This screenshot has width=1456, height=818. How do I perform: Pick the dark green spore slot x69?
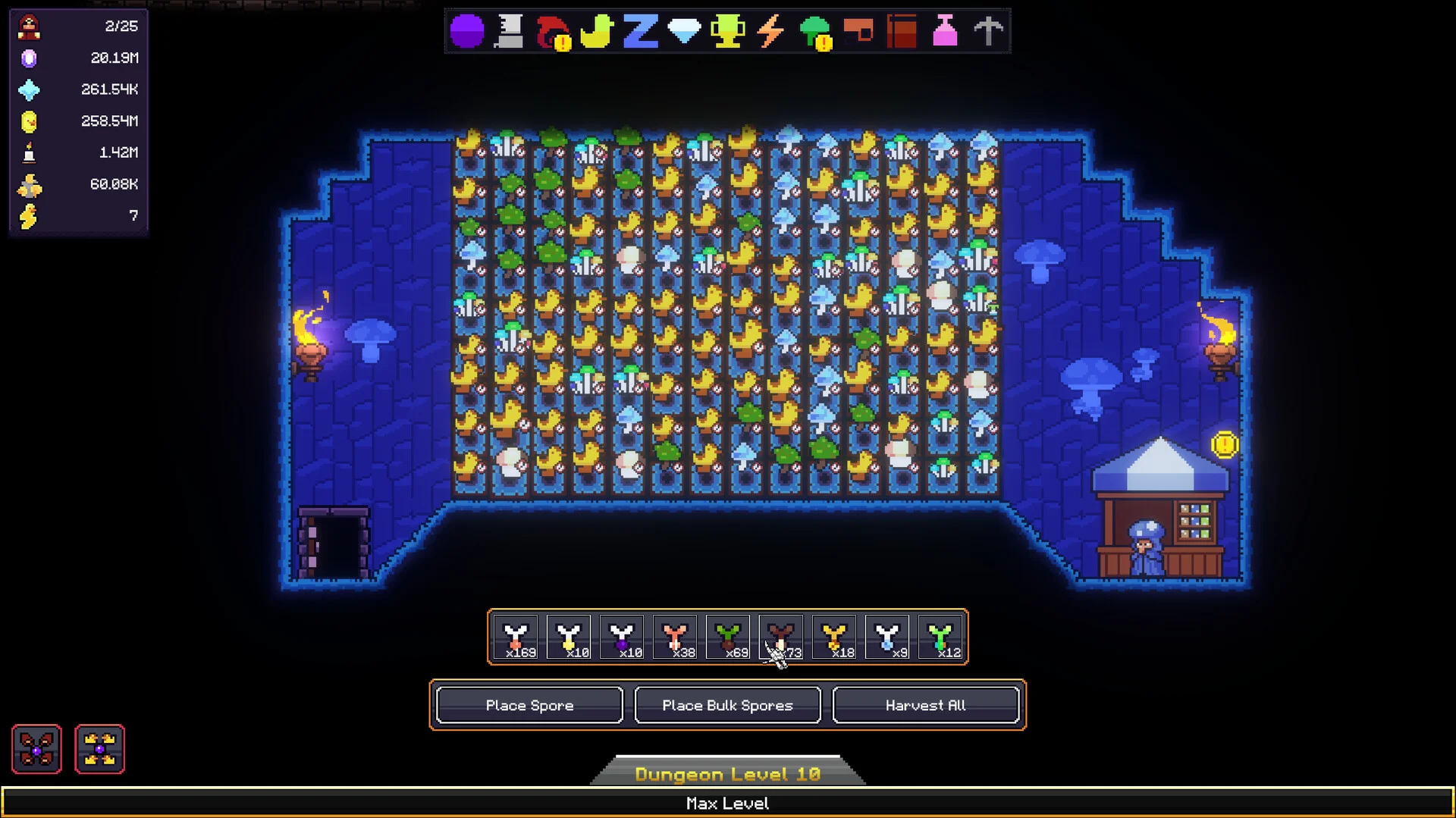point(728,638)
